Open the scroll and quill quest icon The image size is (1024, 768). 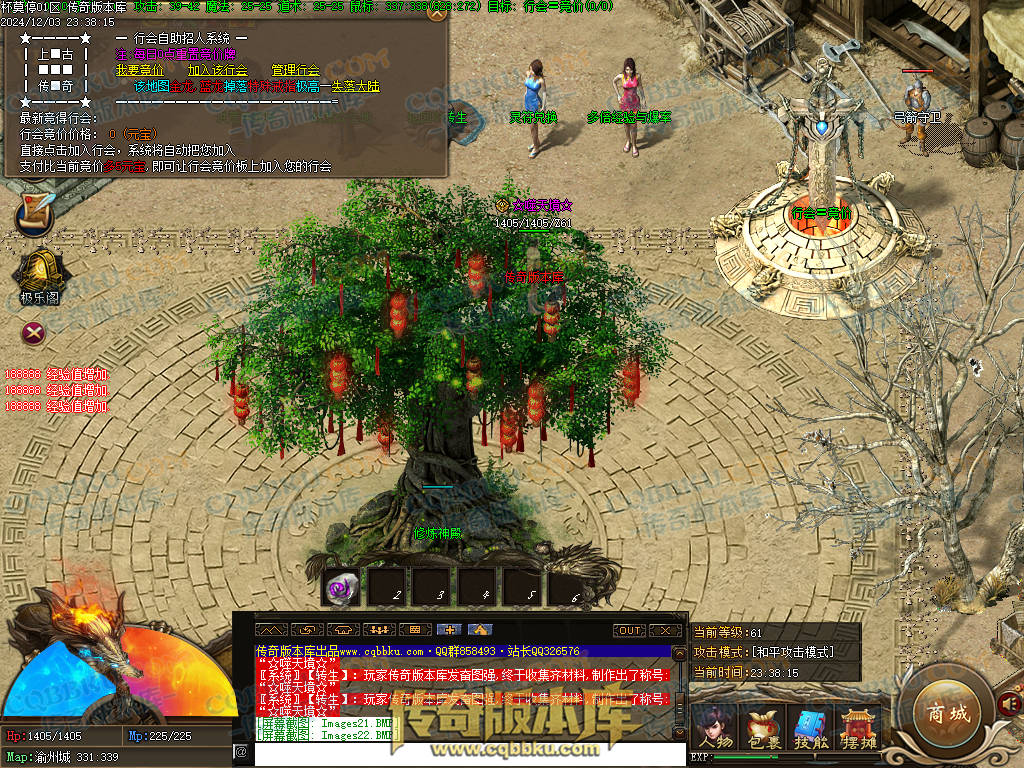point(35,214)
